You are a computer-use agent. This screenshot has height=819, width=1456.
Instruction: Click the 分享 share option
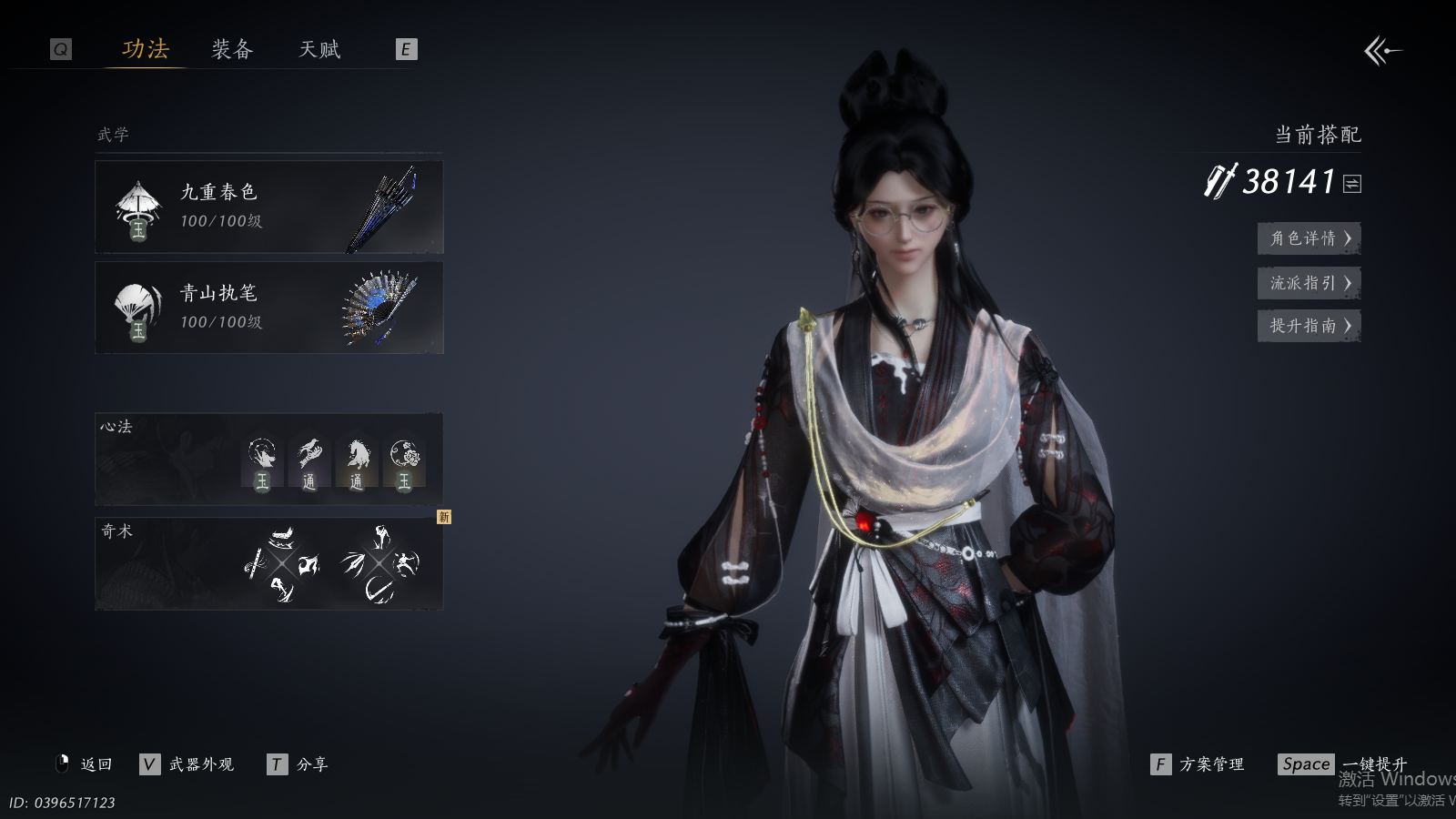pyautogui.click(x=311, y=764)
